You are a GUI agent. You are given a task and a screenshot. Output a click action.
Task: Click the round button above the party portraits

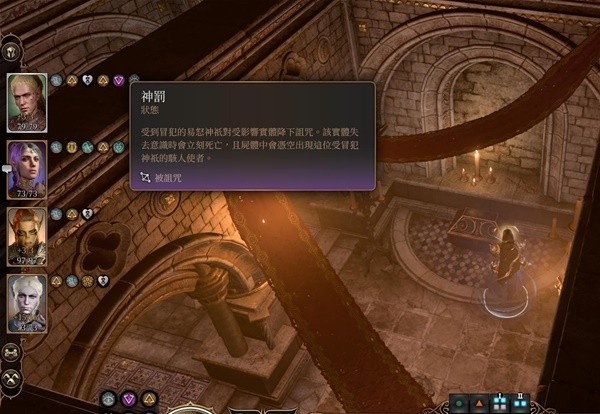pyautogui.click(x=12, y=50)
